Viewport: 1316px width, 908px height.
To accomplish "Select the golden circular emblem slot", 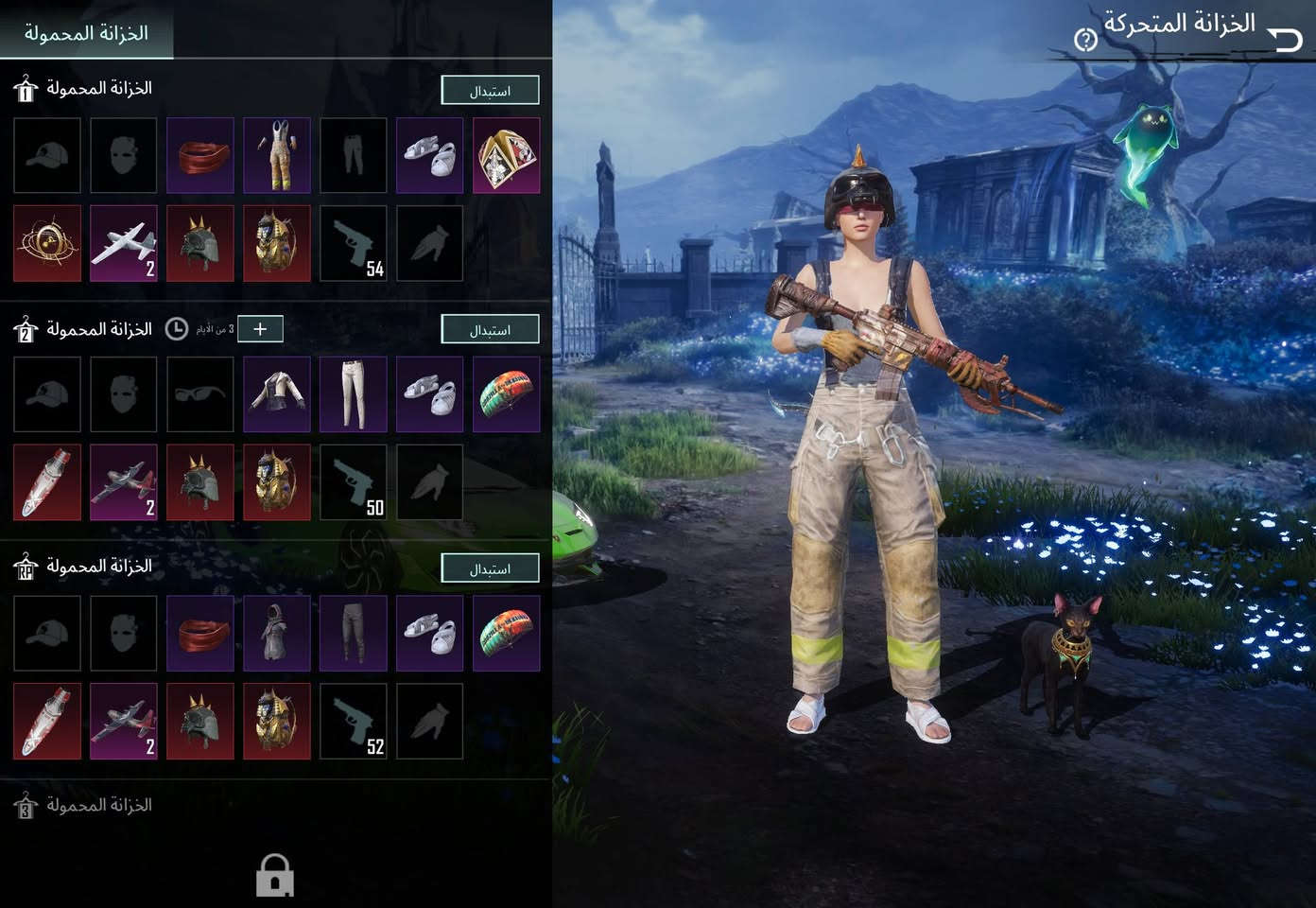I will click(x=47, y=243).
